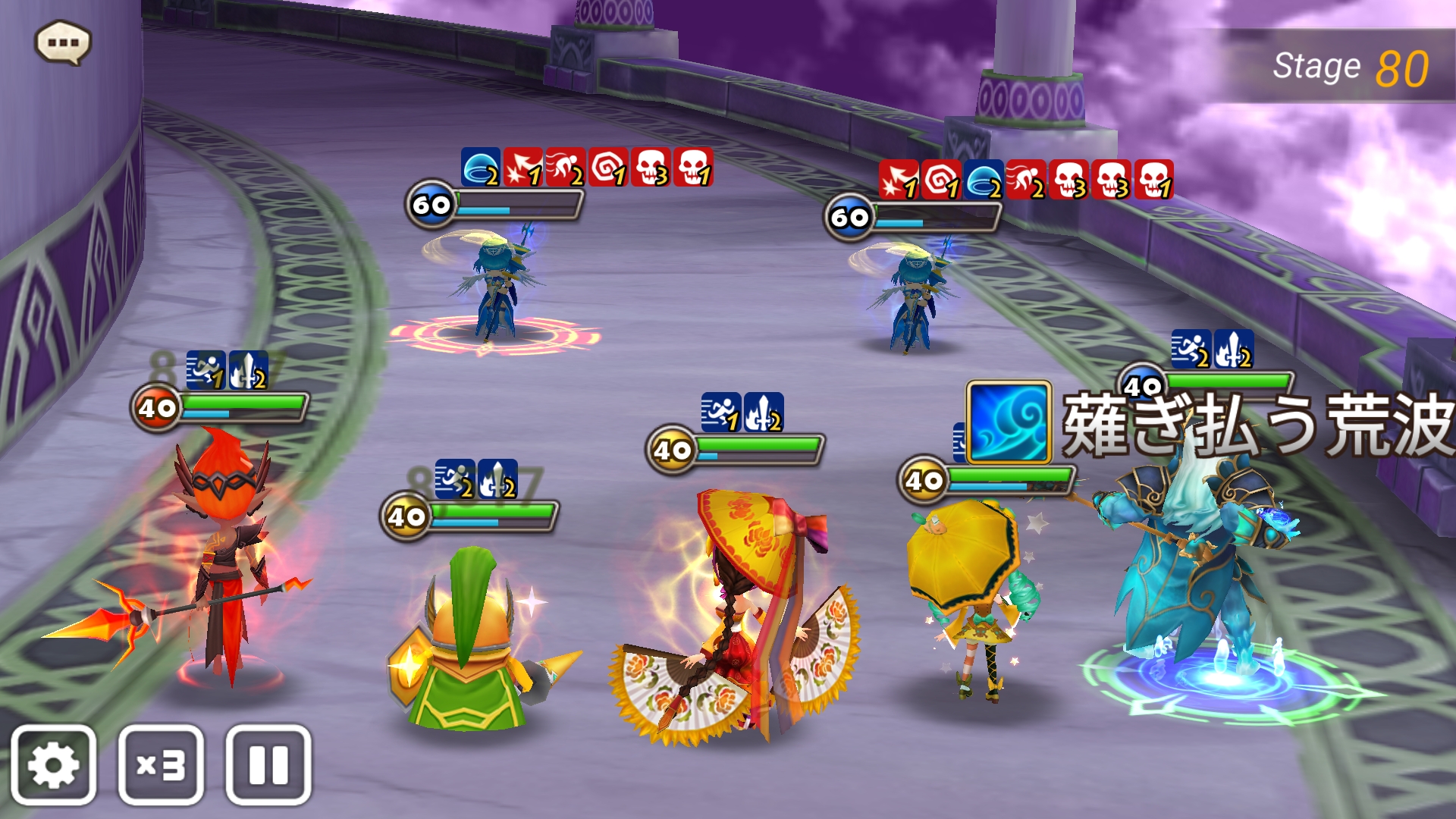Open the gear settings menu

pos(53,764)
